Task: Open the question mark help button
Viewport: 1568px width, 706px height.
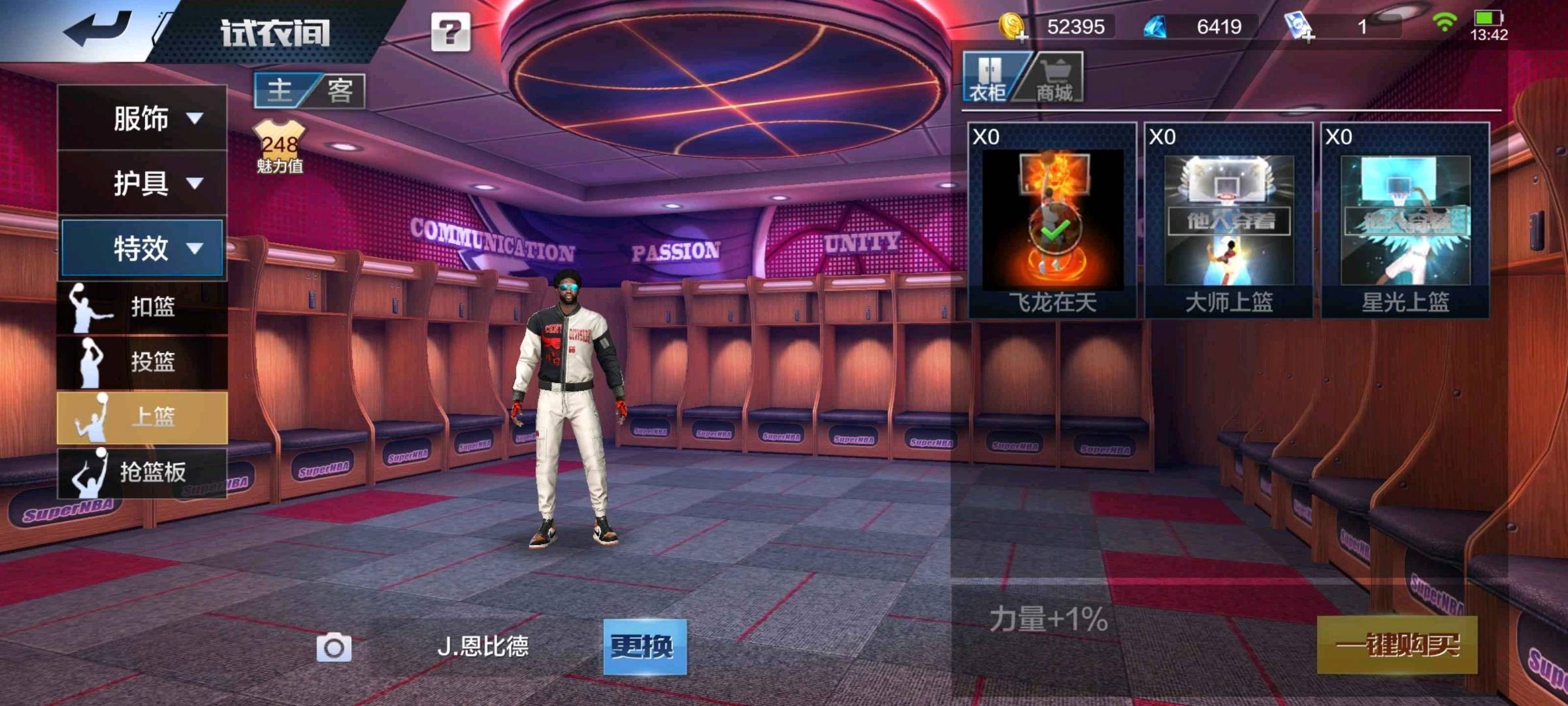Action: (450, 32)
